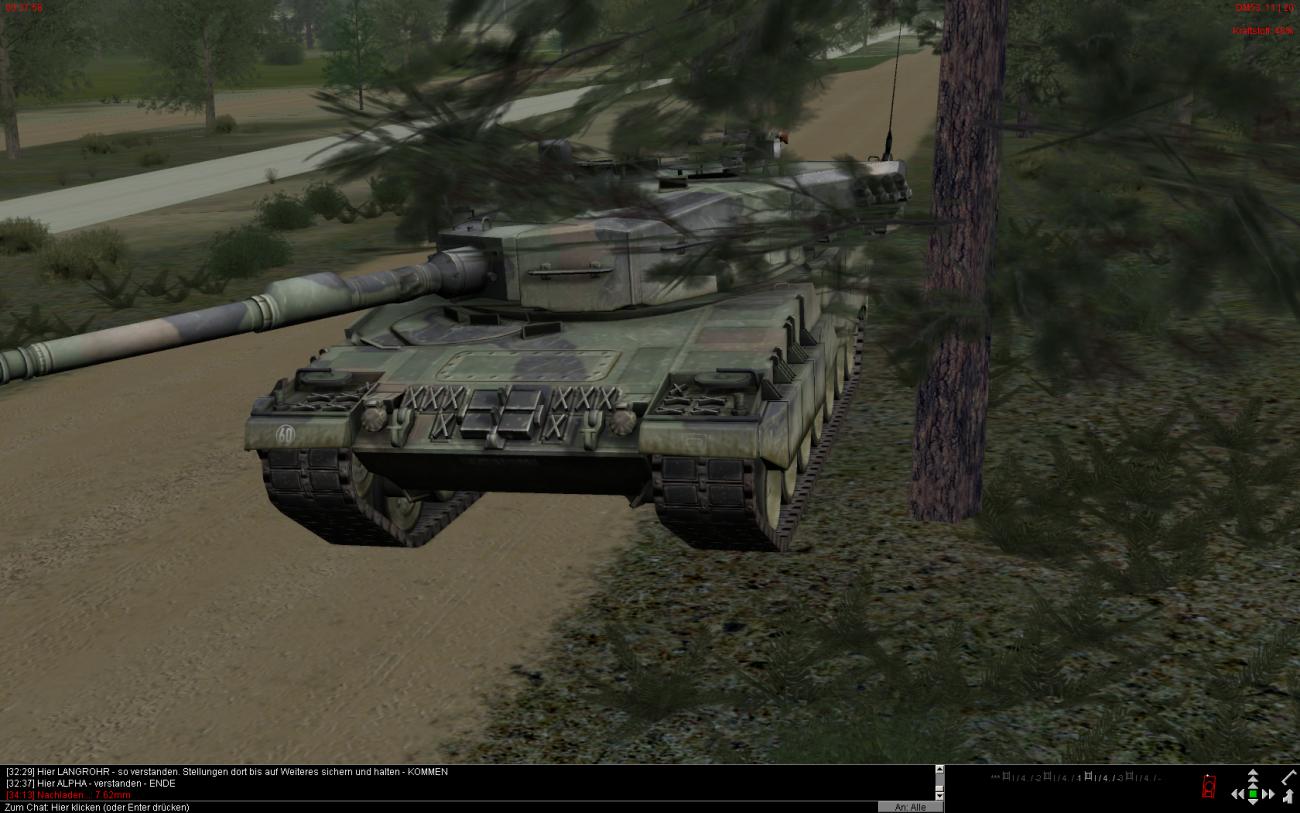Screen dimensions: 1300x813
Task: Click the top up-arrow movement control
Action: point(1253,775)
